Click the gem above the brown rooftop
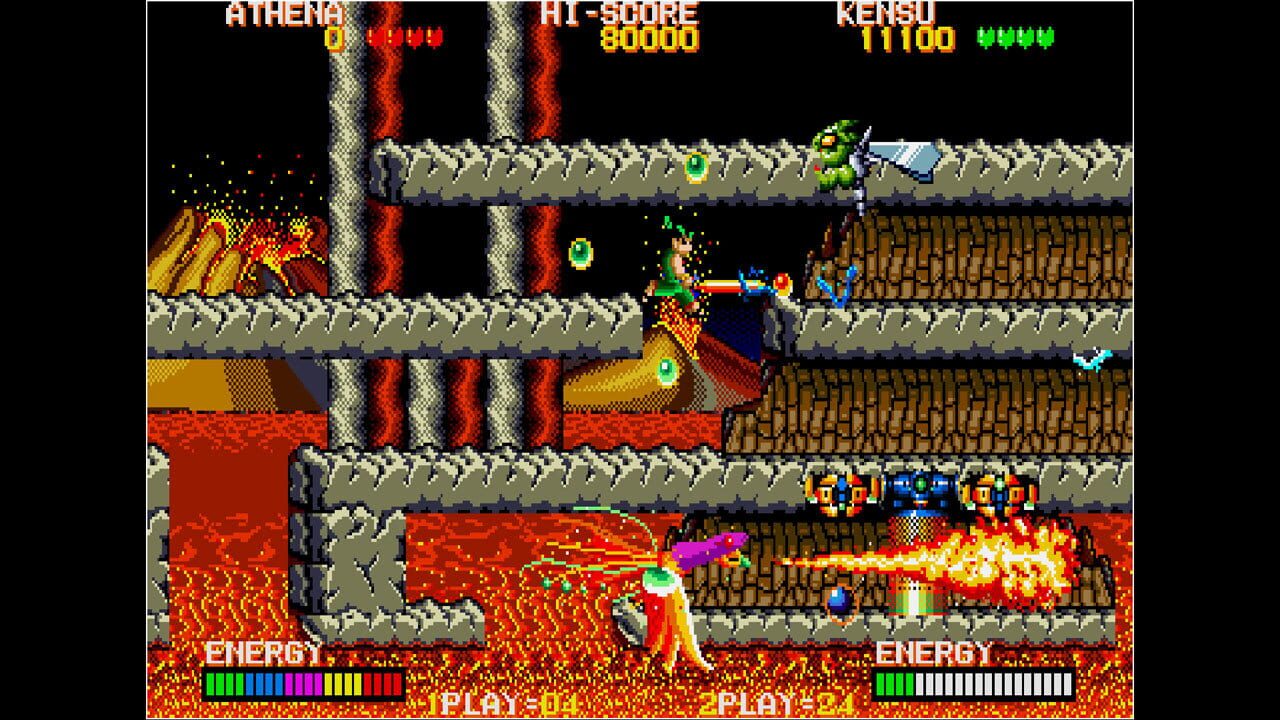Viewport: 1280px width, 720px height. [x=695, y=166]
